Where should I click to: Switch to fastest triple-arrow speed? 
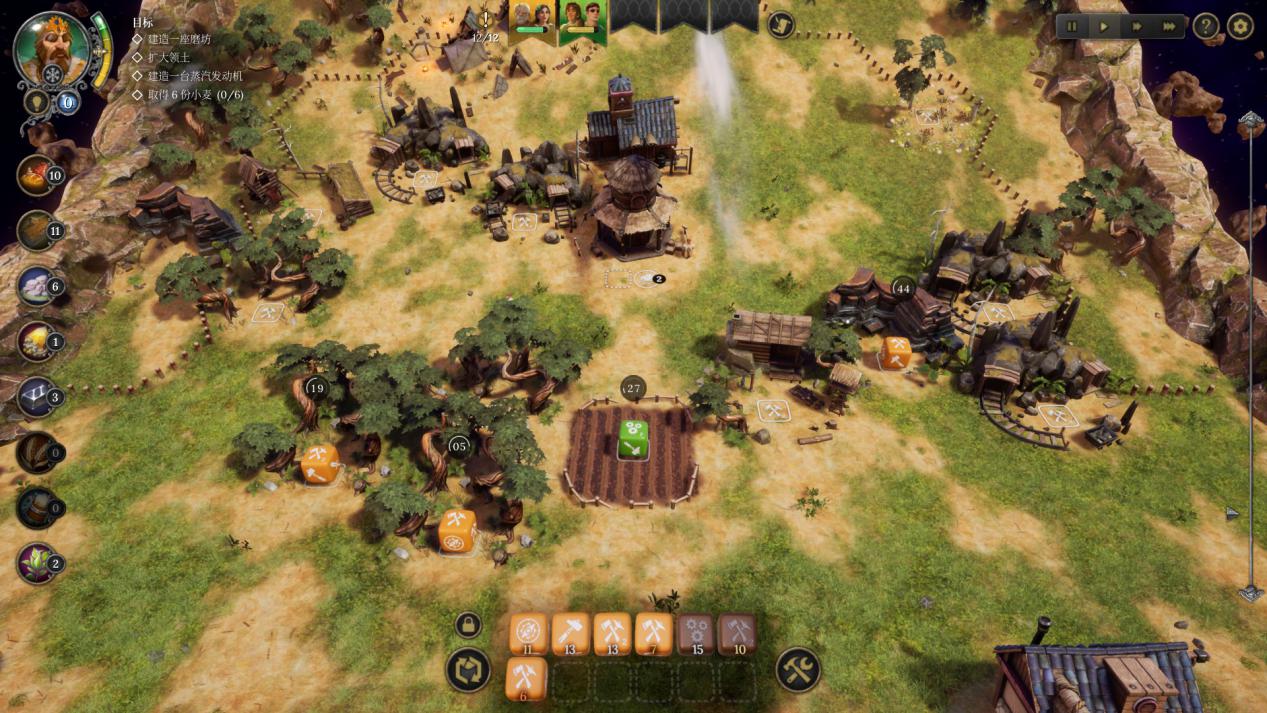coord(1168,27)
